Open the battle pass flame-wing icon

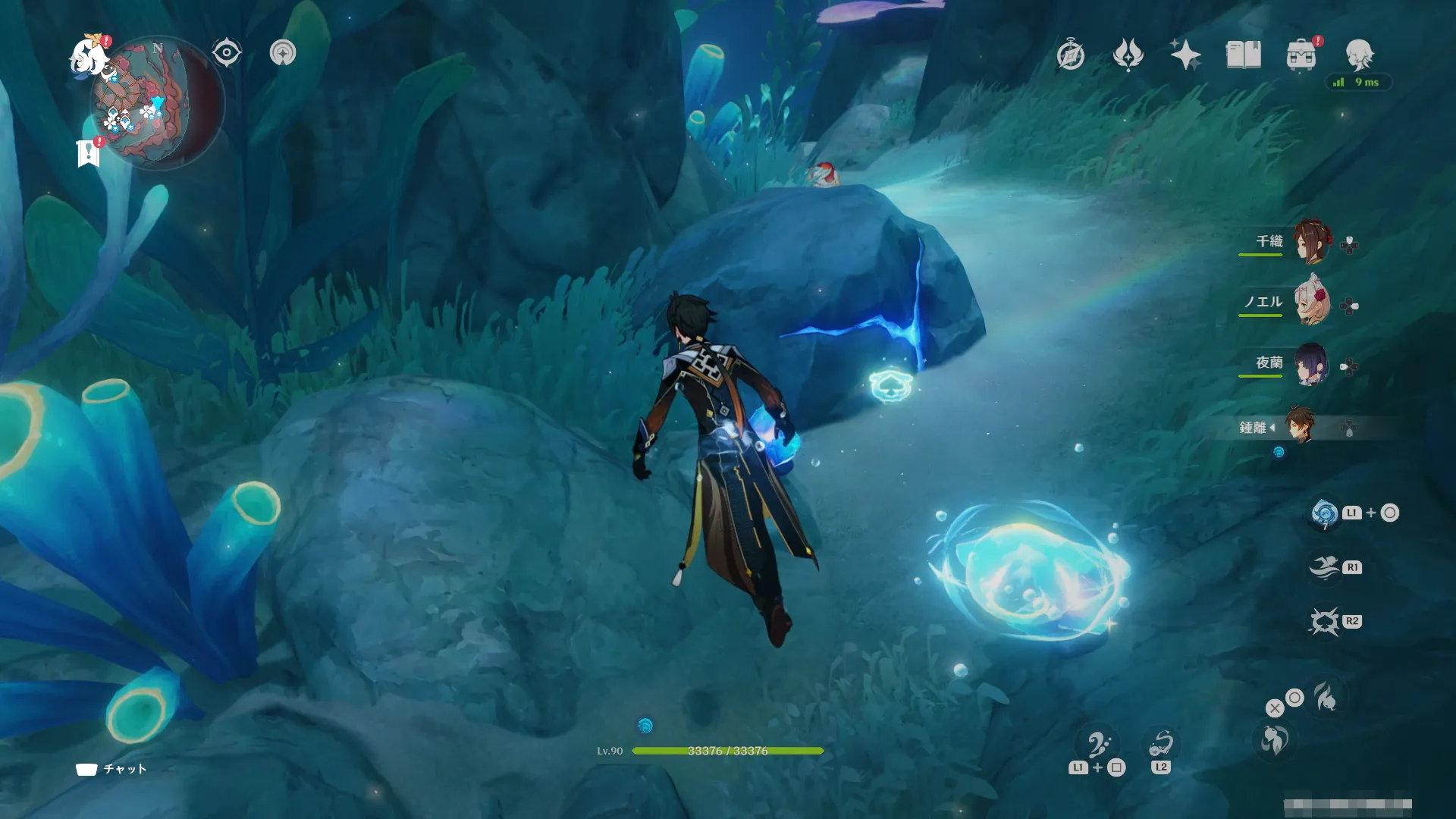[x=1128, y=55]
